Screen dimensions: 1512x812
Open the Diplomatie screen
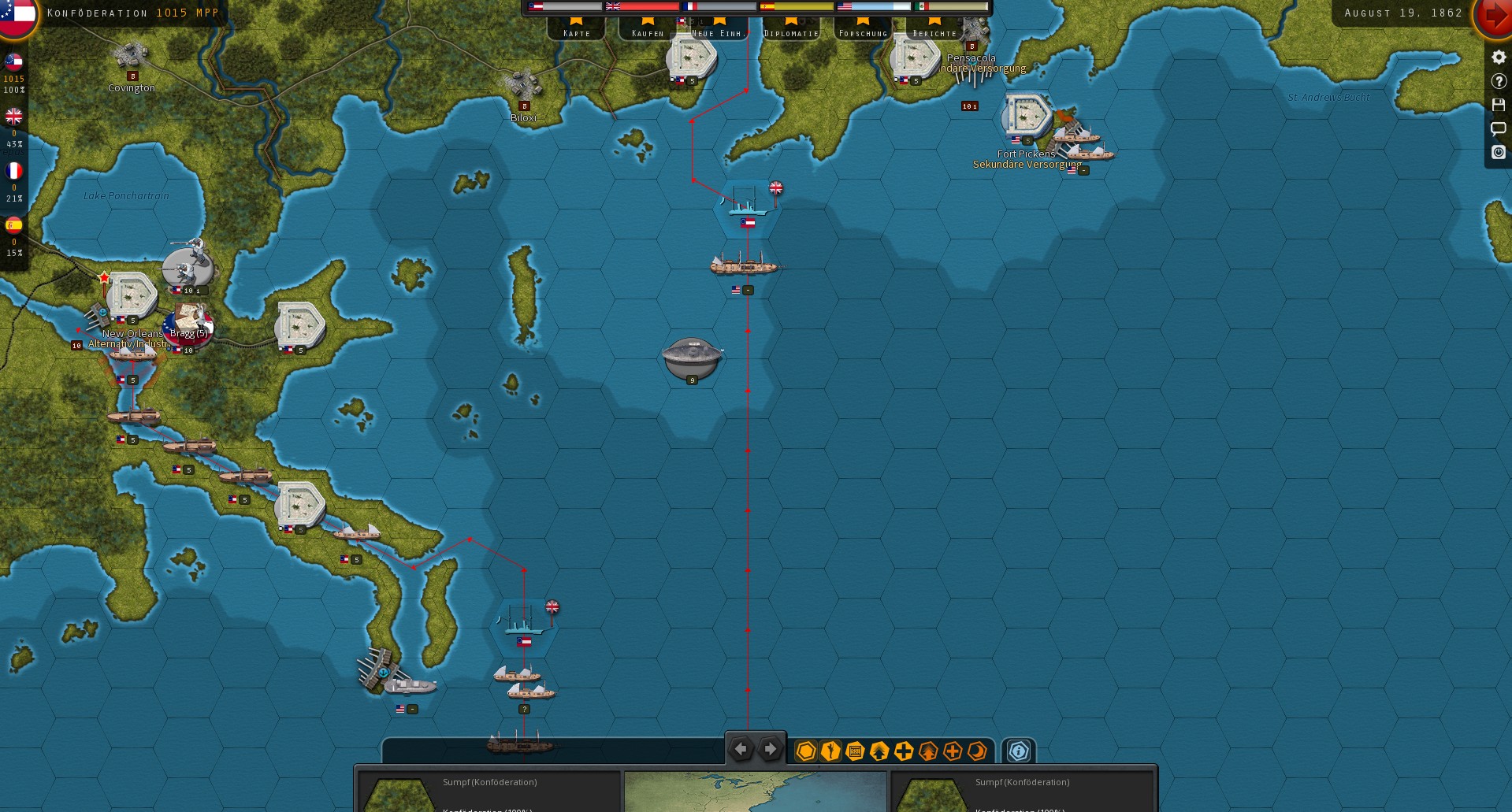click(791, 28)
